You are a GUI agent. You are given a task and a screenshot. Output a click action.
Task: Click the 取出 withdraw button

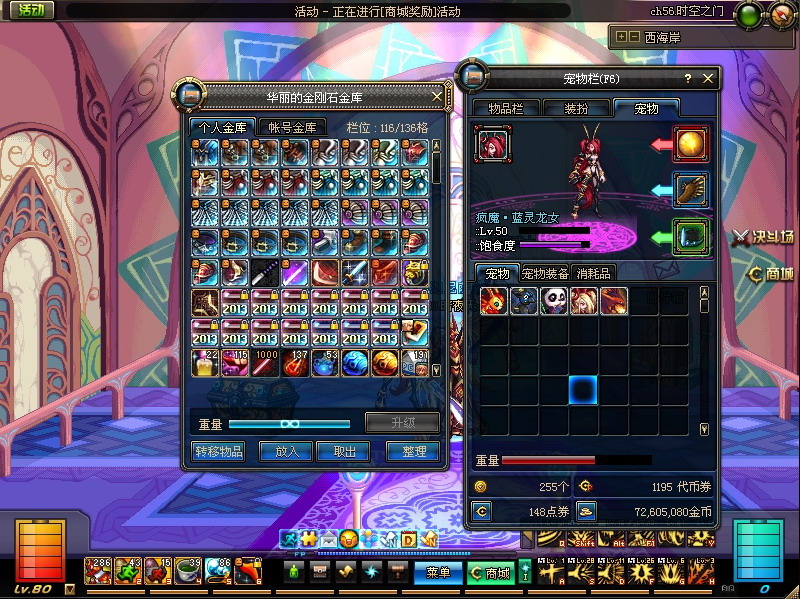pos(344,451)
